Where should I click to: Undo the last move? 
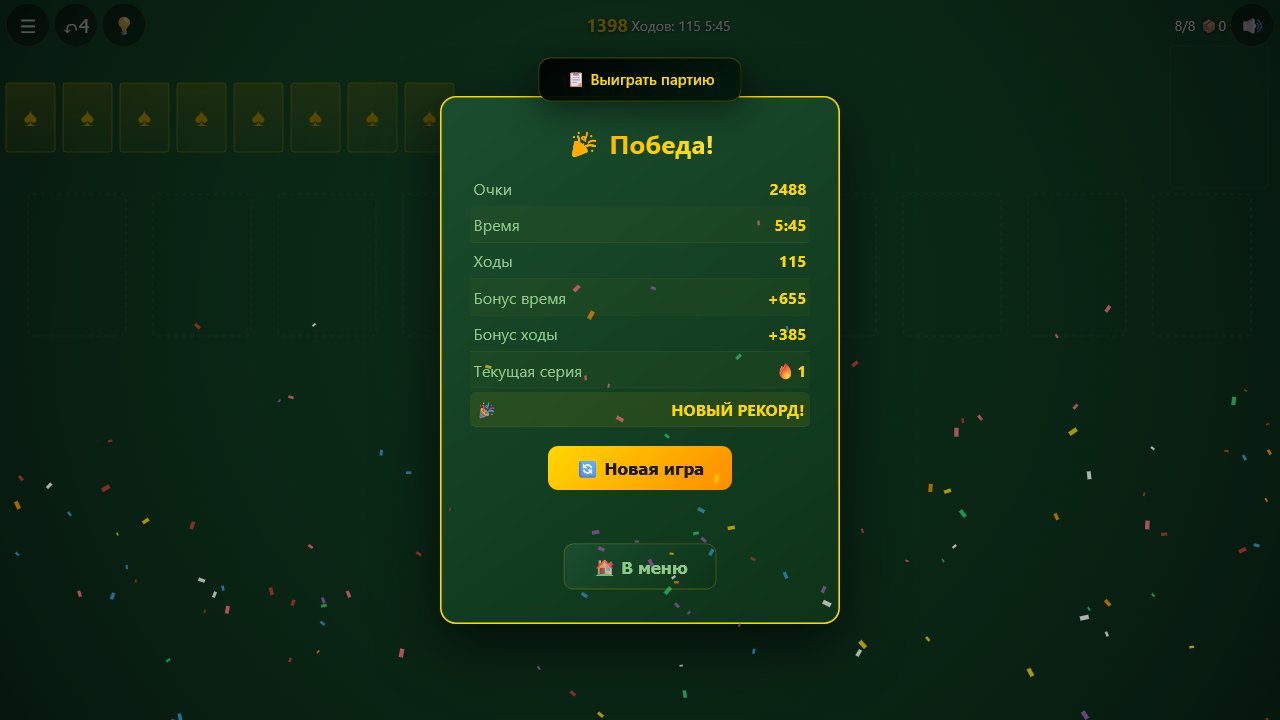tap(75, 25)
